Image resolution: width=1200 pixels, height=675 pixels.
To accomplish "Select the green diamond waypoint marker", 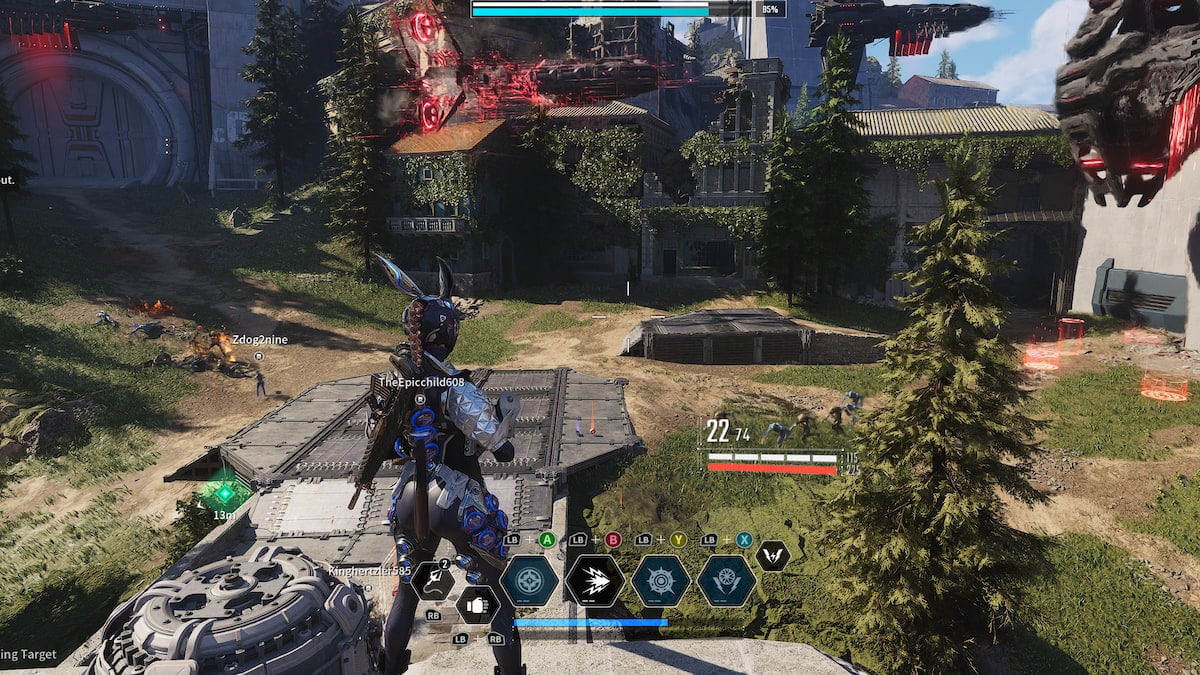I will pos(224,492).
